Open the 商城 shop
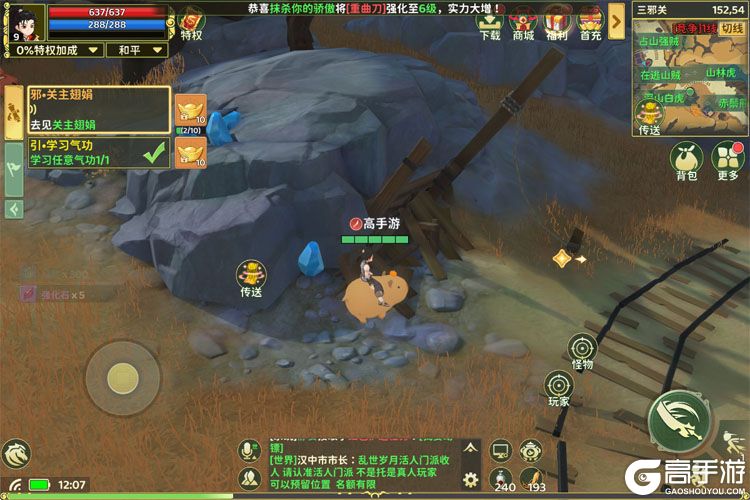 (x=523, y=22)
